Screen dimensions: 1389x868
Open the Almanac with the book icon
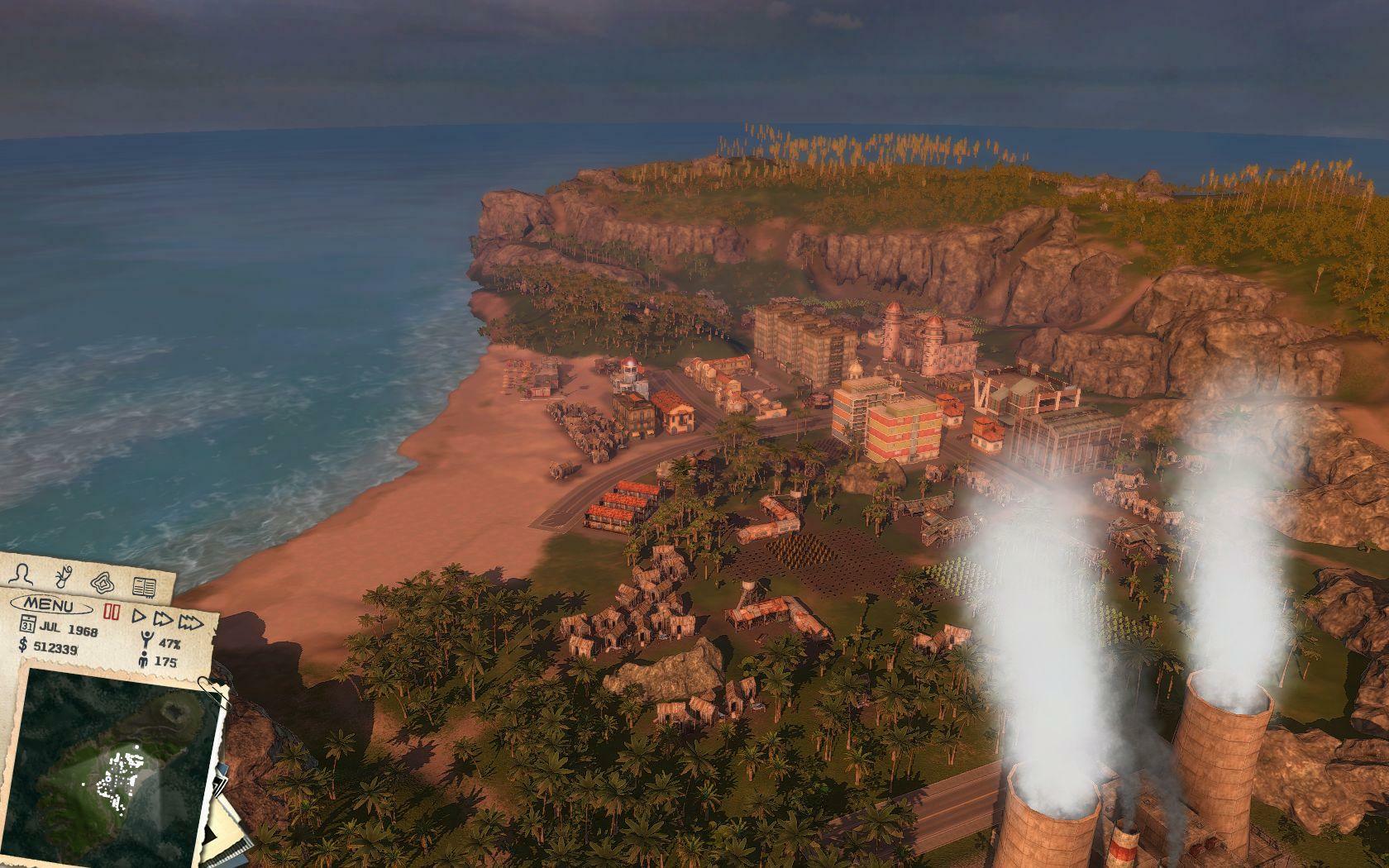(144, 587)
